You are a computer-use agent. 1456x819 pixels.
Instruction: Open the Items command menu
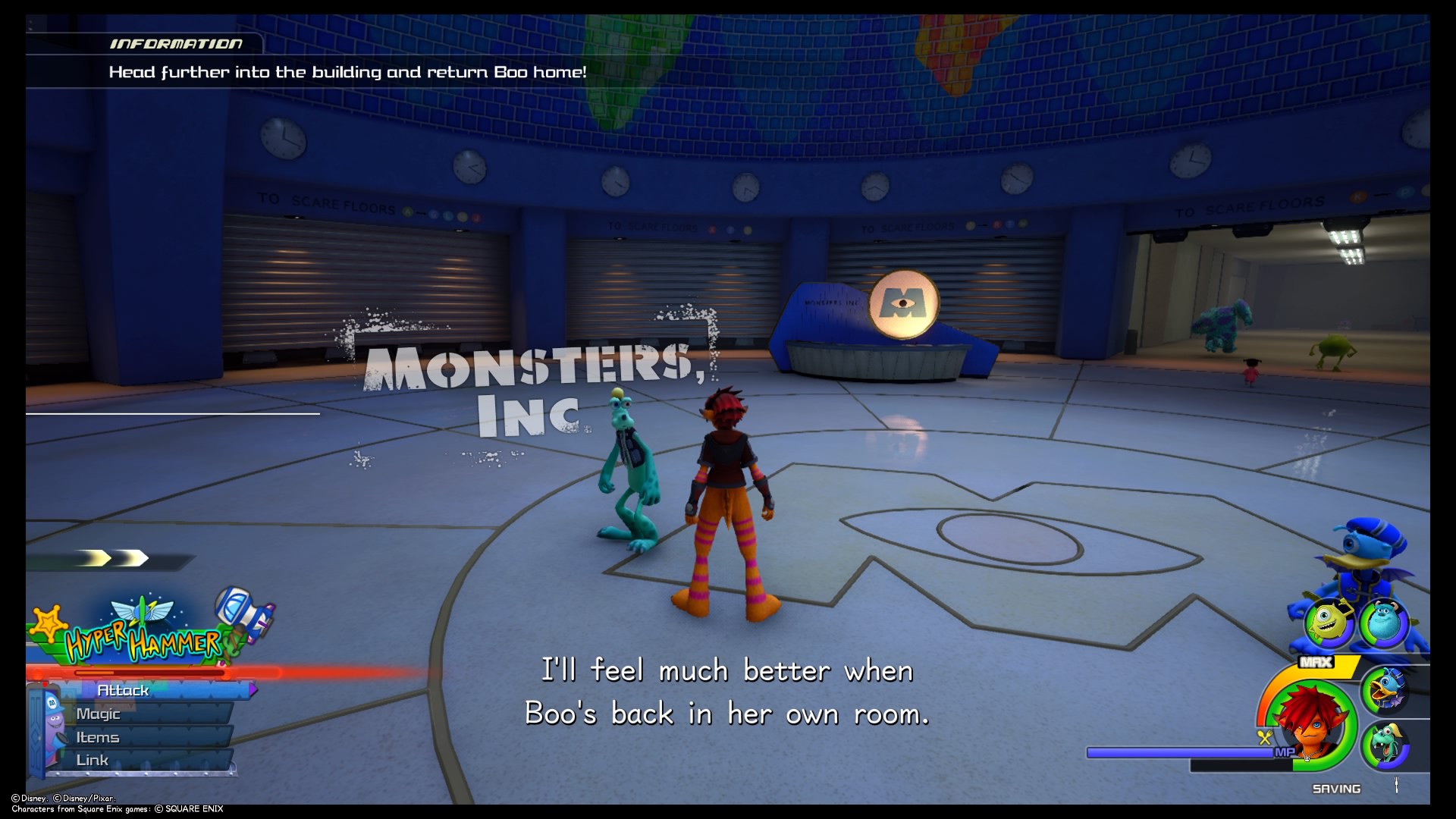tap(97, 736)
